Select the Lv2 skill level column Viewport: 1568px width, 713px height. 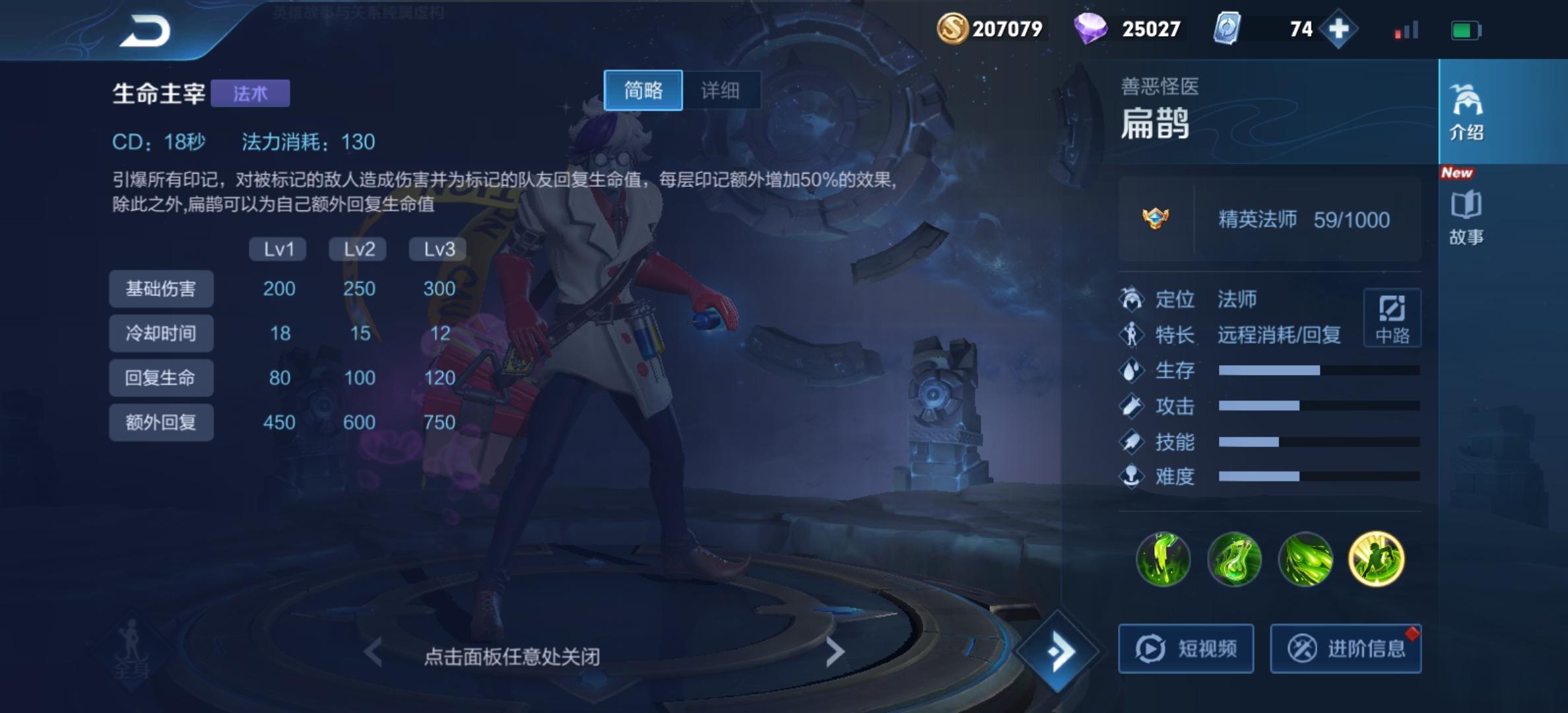357,248
